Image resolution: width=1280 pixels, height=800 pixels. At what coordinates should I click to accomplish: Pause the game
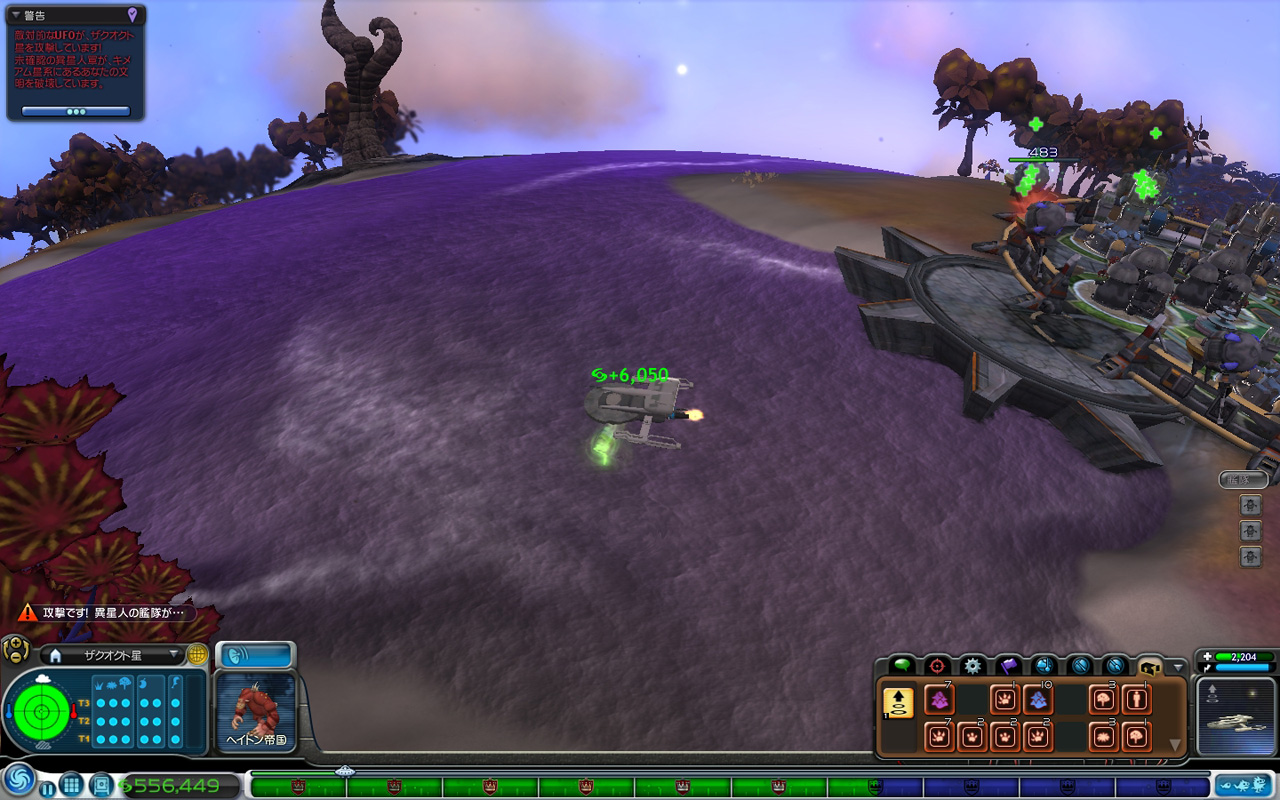point(47,786)
